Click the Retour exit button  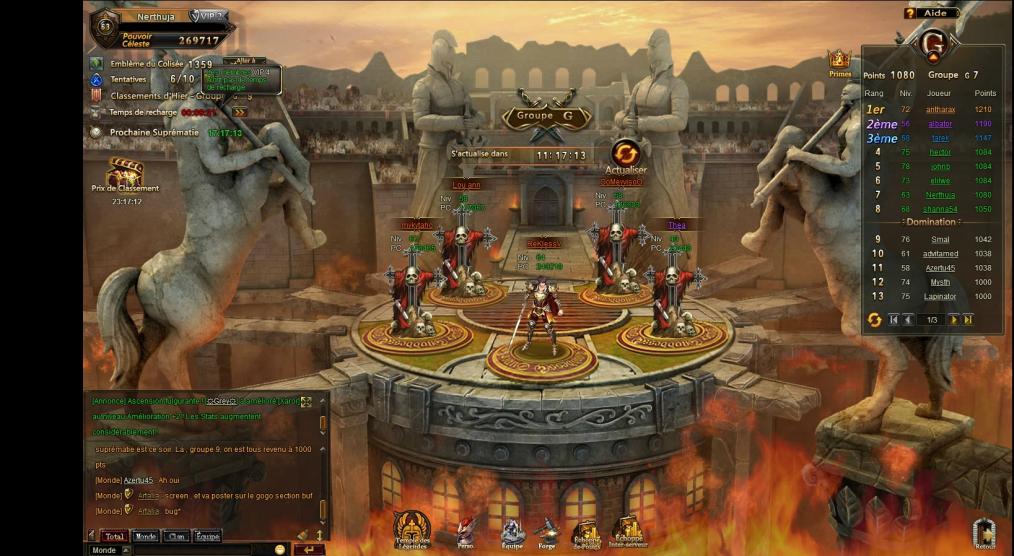(985, 533)
